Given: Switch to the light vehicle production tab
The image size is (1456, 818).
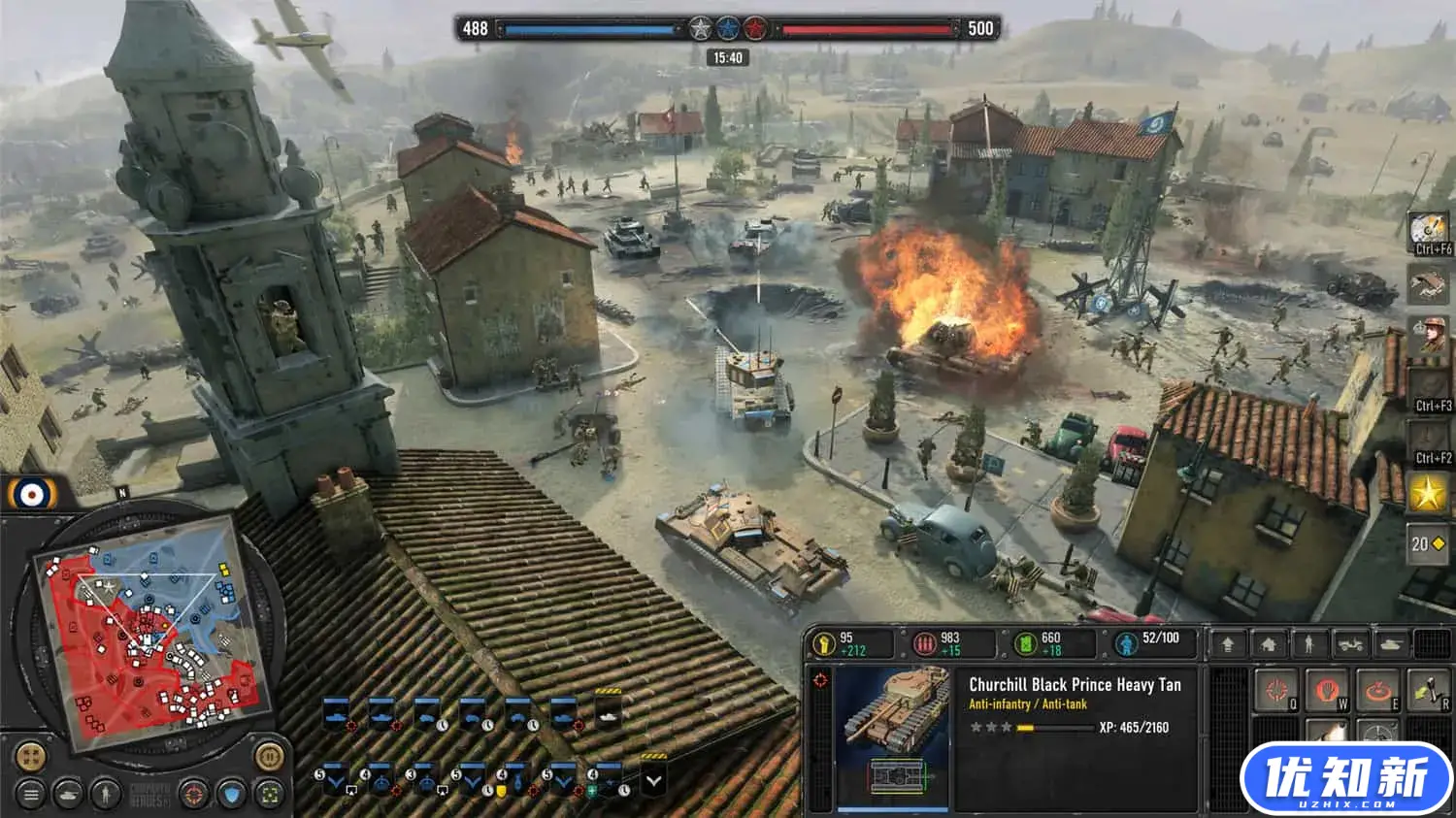Looking at the screenshot, I should coord(1350,643).
